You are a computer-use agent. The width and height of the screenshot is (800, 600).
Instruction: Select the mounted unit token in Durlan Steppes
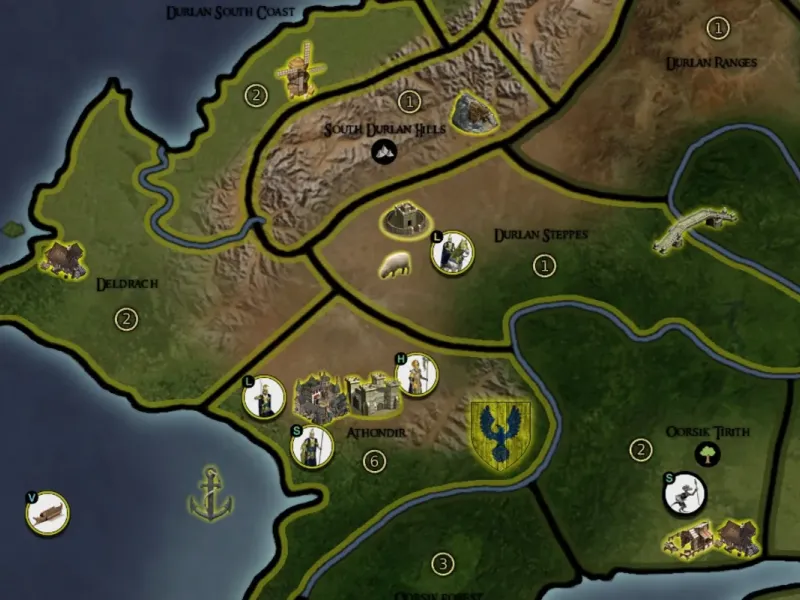(451, 252)
